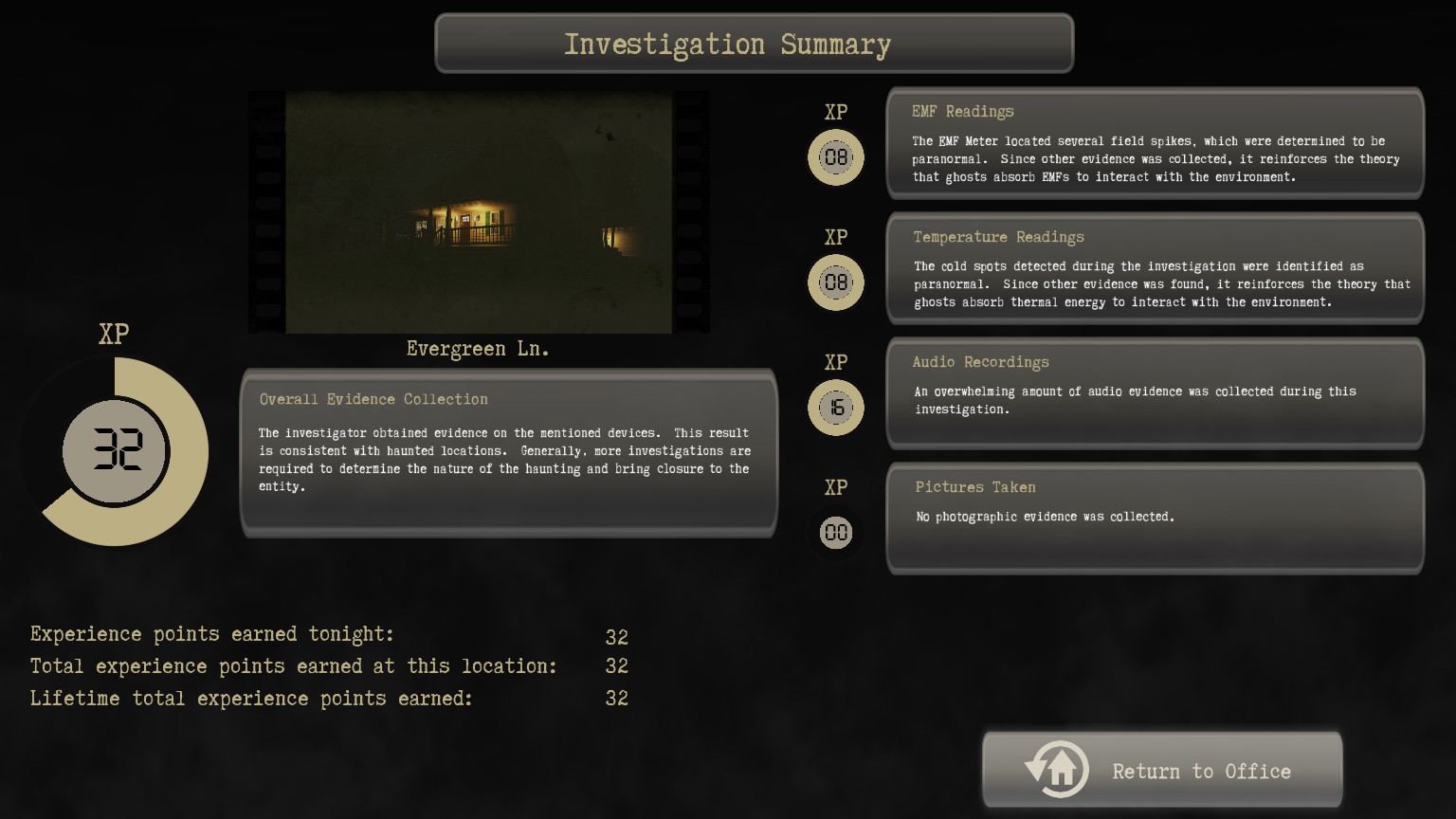1456x819 pixels.
Task: Click the Investigation Summary title banner
Action: [754, 44]
